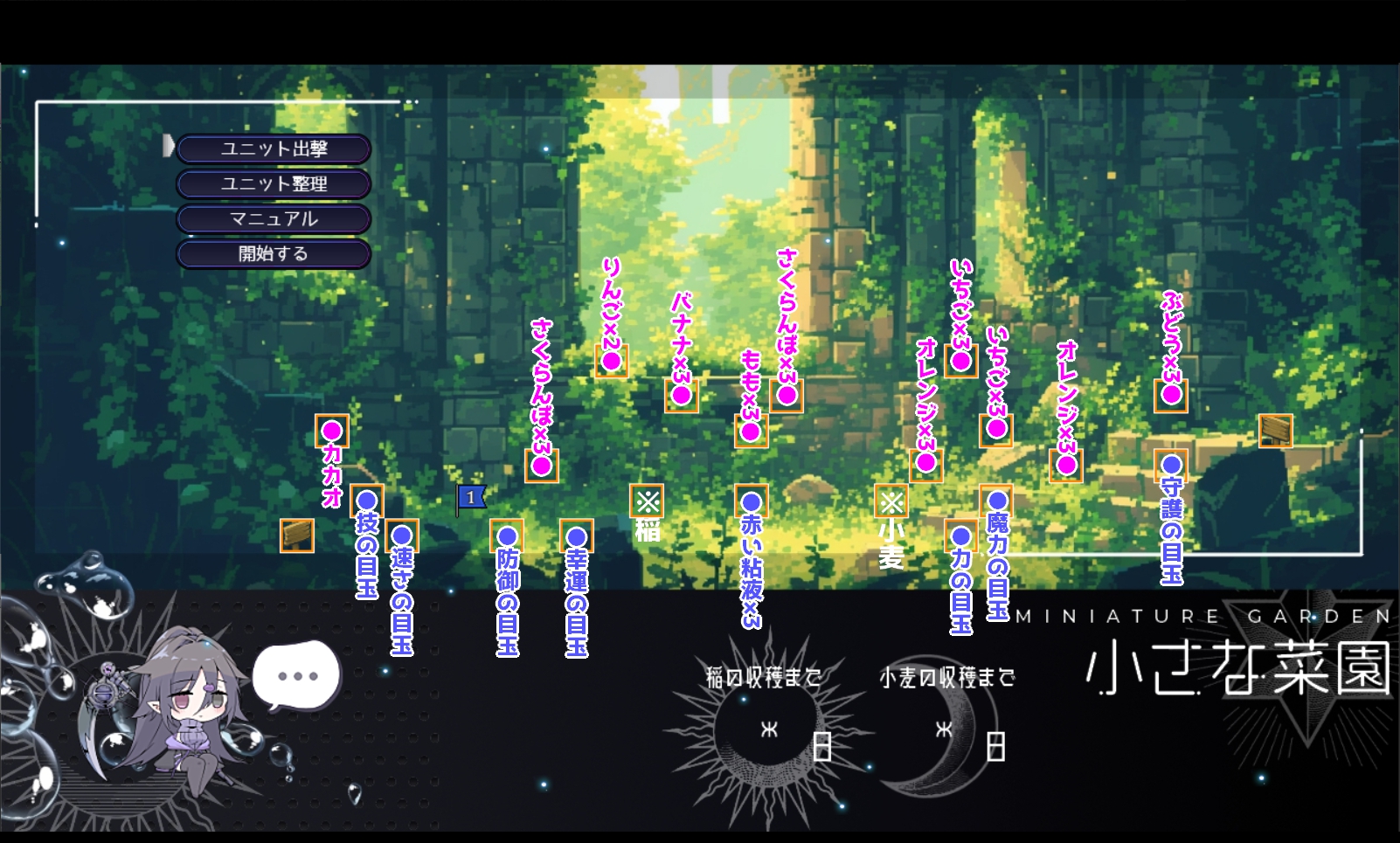1400x843 pixels.
Task: Select the 速さの目玉 marker
Action: [402, 536]
